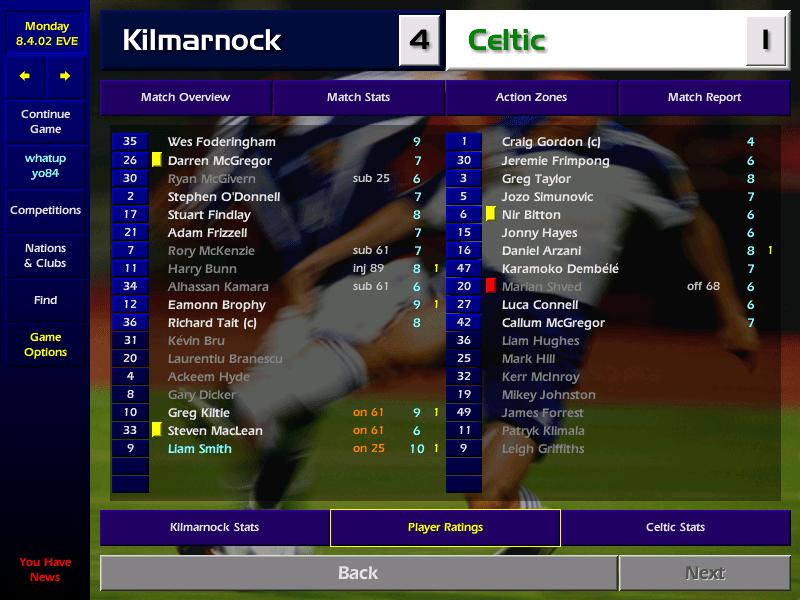The image size is (800, 600).
Task: Open the Match Overview tab
Action: coord(185,98)
